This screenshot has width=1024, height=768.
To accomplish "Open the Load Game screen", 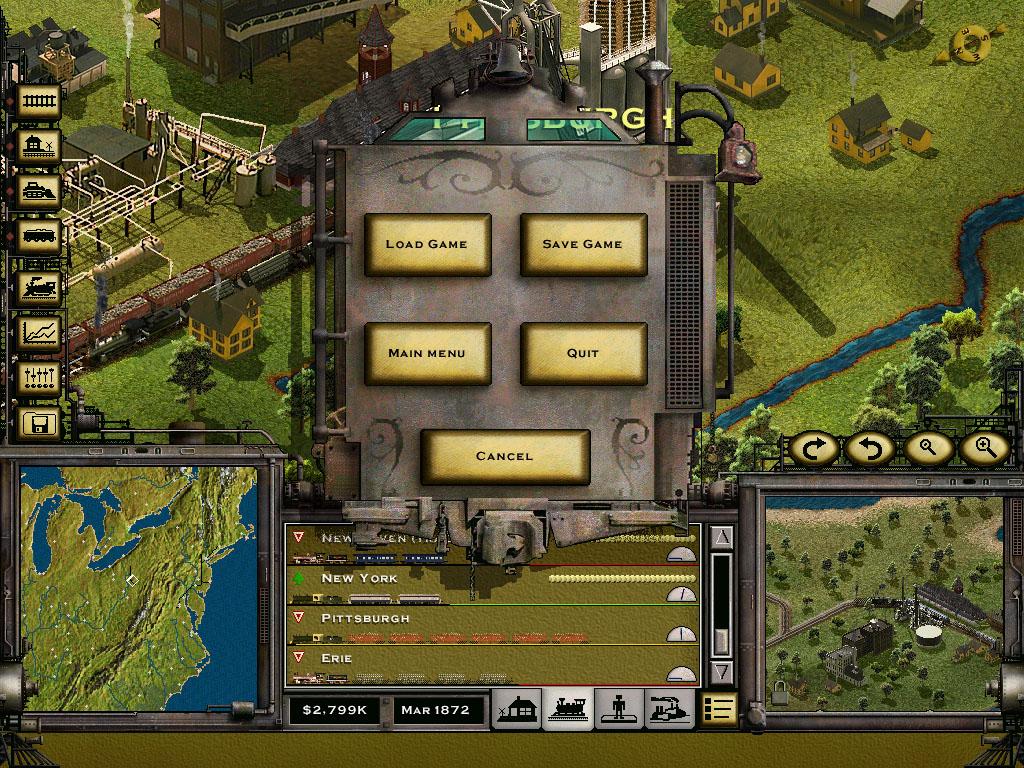I will [427, 244].
